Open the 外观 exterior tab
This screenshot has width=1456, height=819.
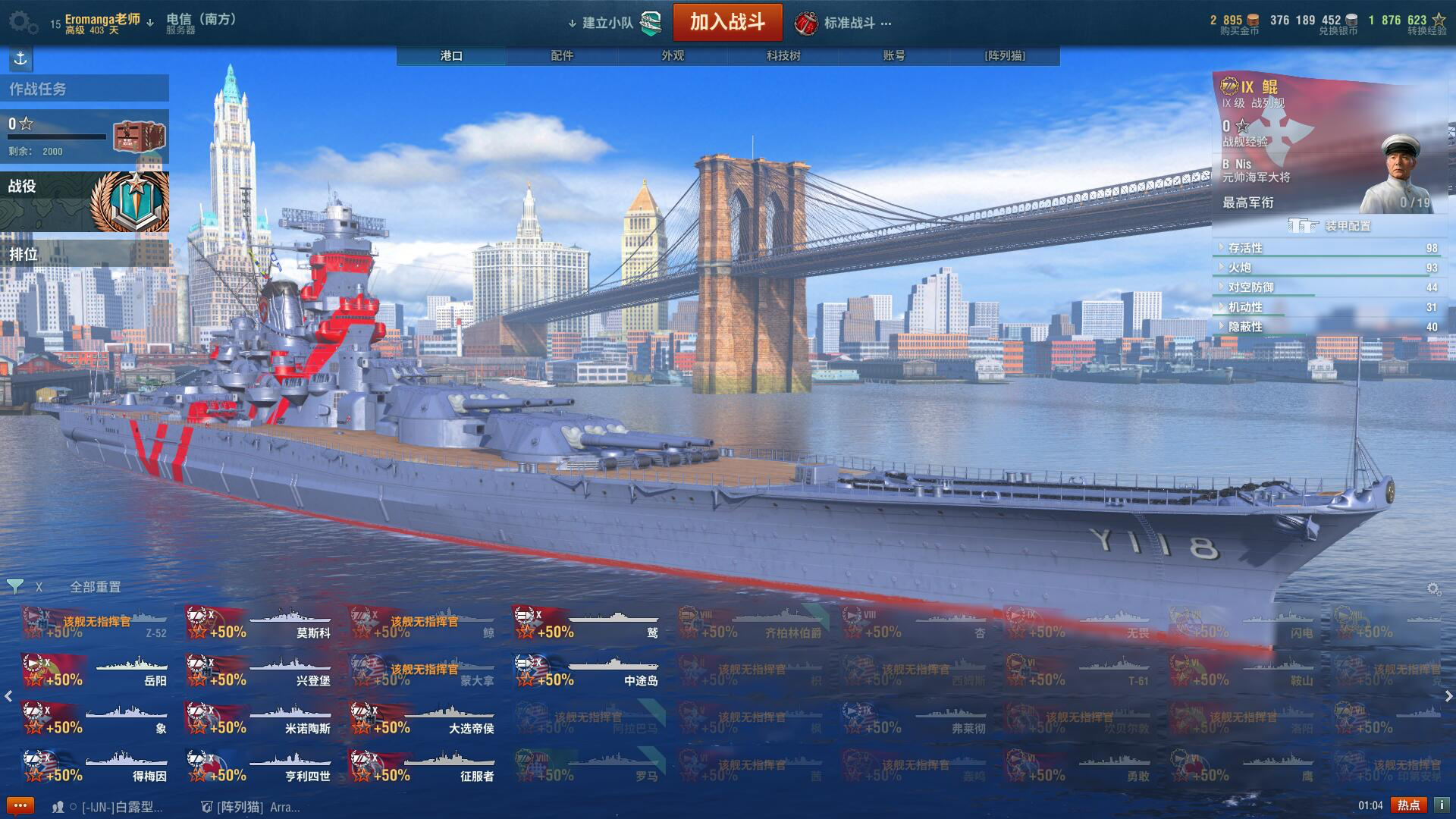click(673, 55)
